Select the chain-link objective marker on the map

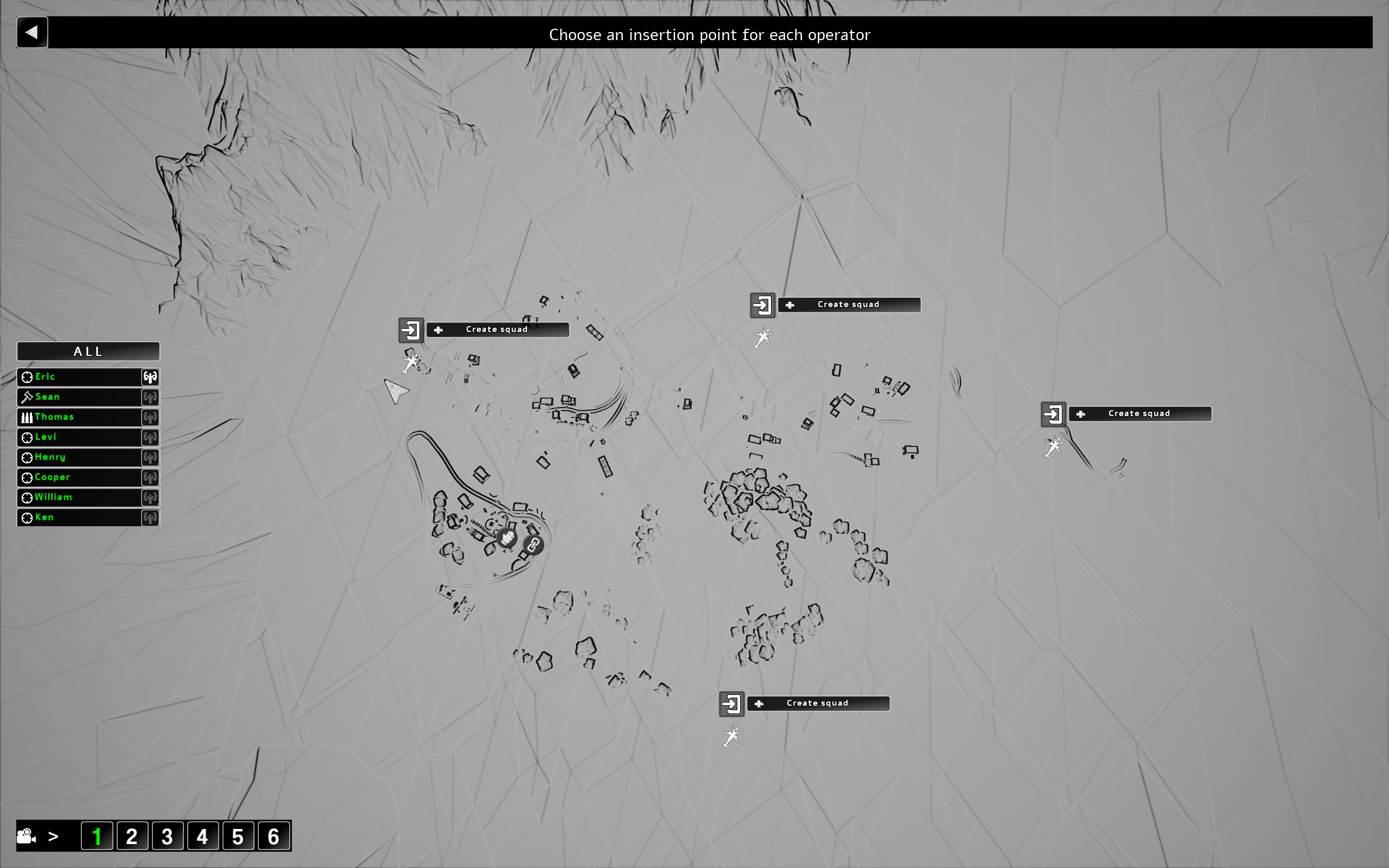coord(533,544)
